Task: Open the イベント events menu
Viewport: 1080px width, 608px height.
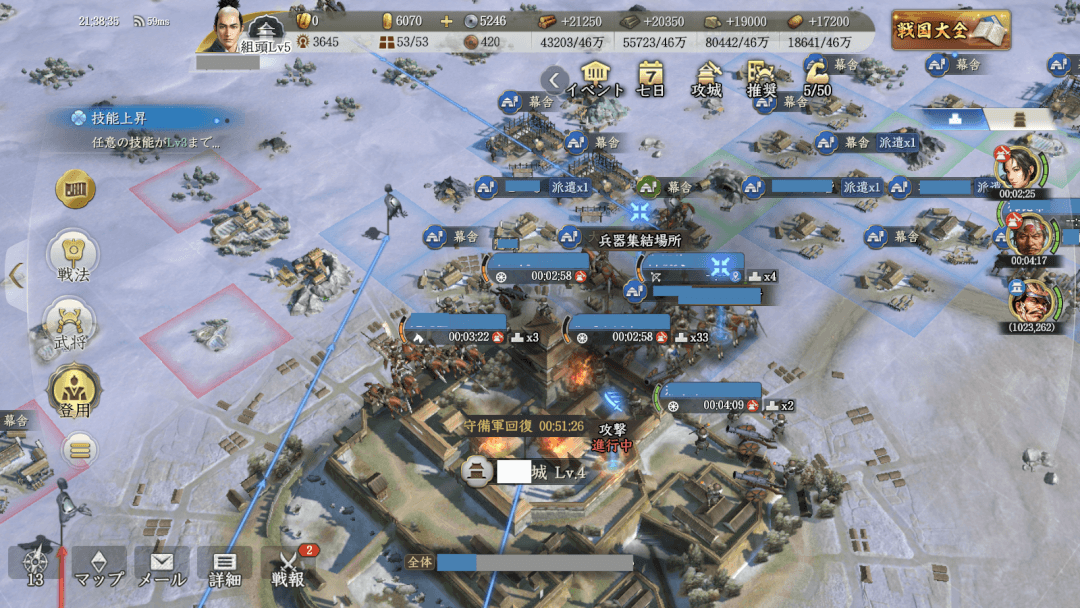Action: (x=596, y=76)
